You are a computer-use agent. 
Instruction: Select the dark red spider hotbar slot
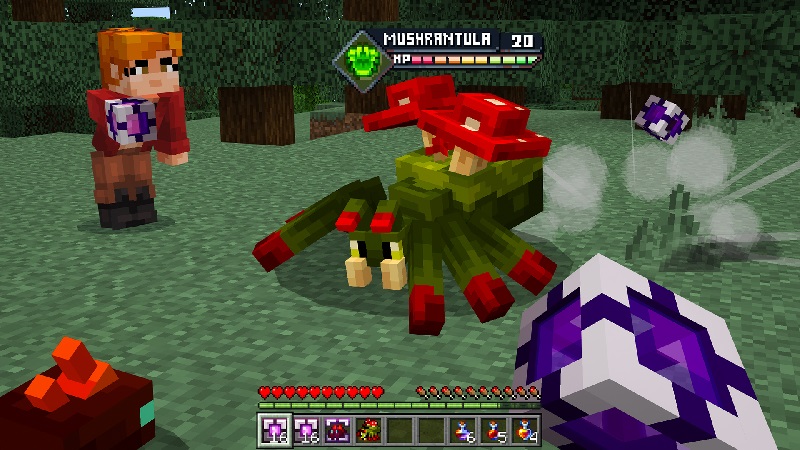(337, 430)
